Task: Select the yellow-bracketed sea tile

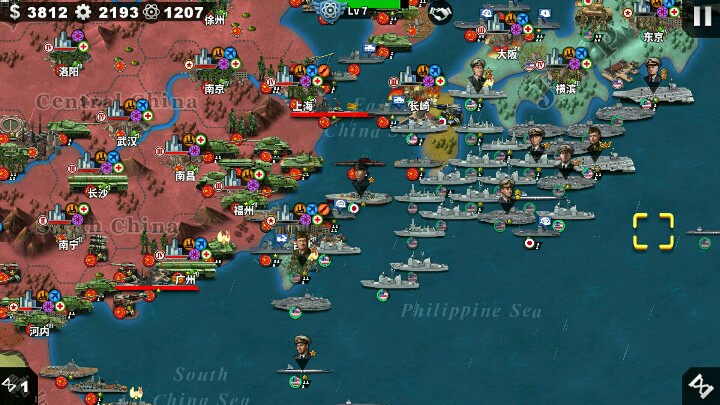Action: 653,230
